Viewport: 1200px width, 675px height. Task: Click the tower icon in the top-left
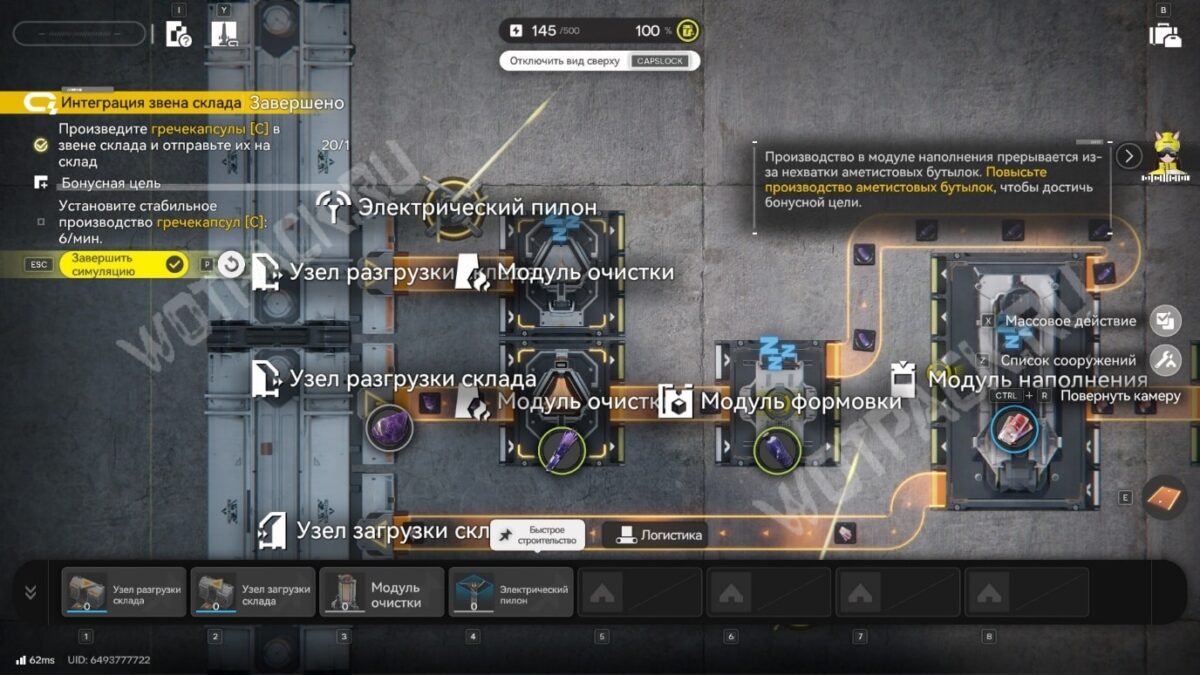224,34
